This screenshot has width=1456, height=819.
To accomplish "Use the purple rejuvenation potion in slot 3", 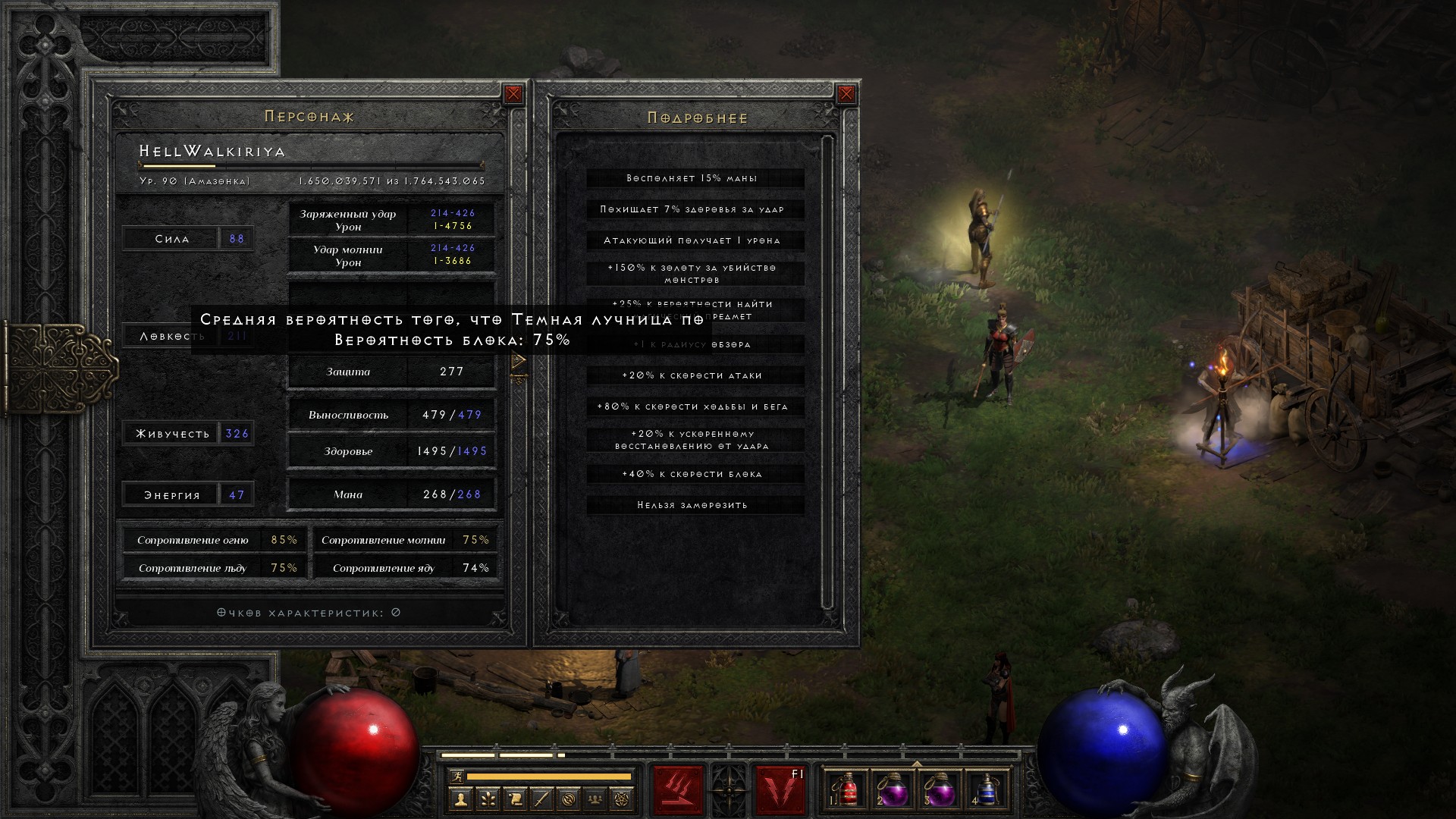I will [x=940, y=791].
